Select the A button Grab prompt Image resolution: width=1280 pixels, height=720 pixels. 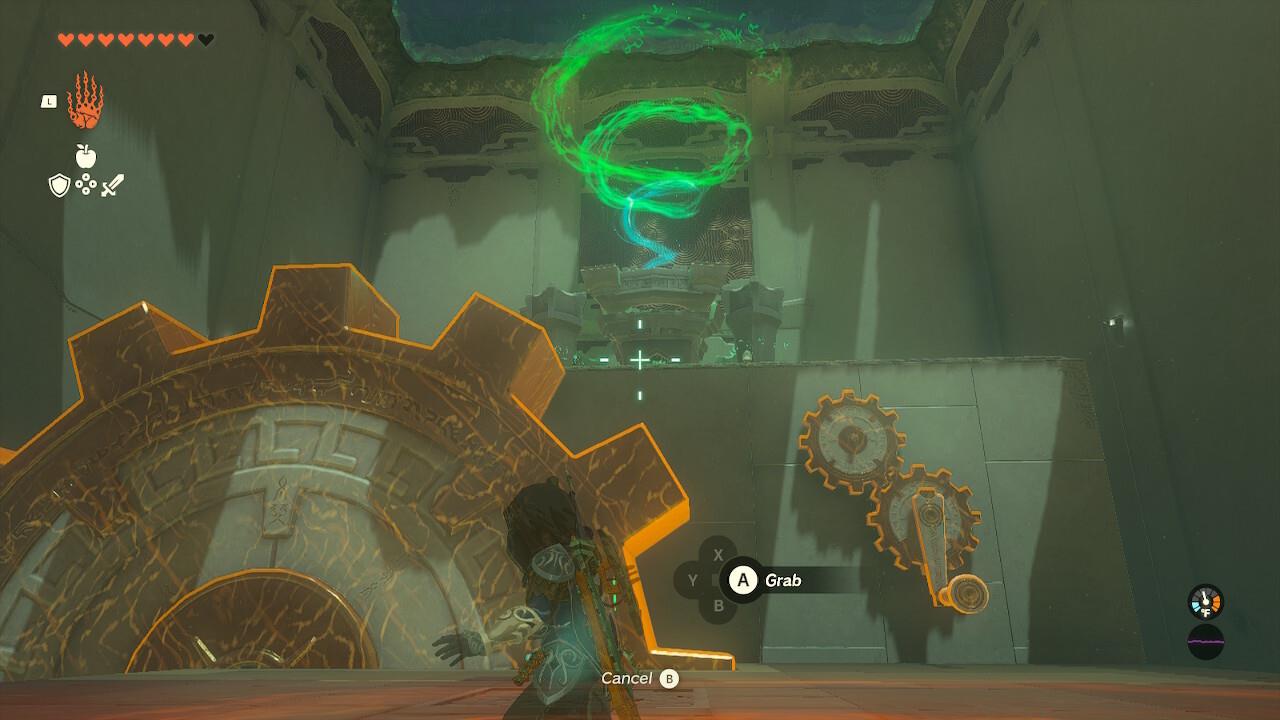point(741,578)
